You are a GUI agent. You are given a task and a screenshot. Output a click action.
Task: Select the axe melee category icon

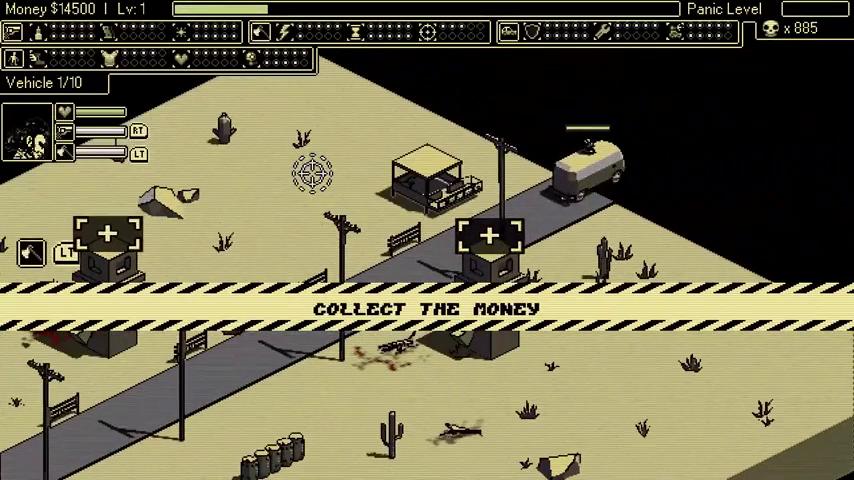point(260,33)
